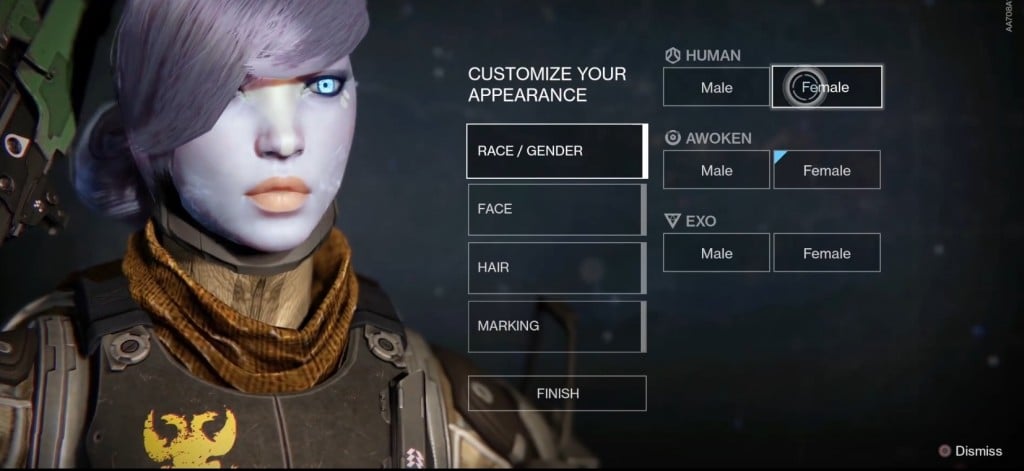The height and width of the screenshot is (471, 1024).
Task: Click the Finish button
Action: (557, 393)
